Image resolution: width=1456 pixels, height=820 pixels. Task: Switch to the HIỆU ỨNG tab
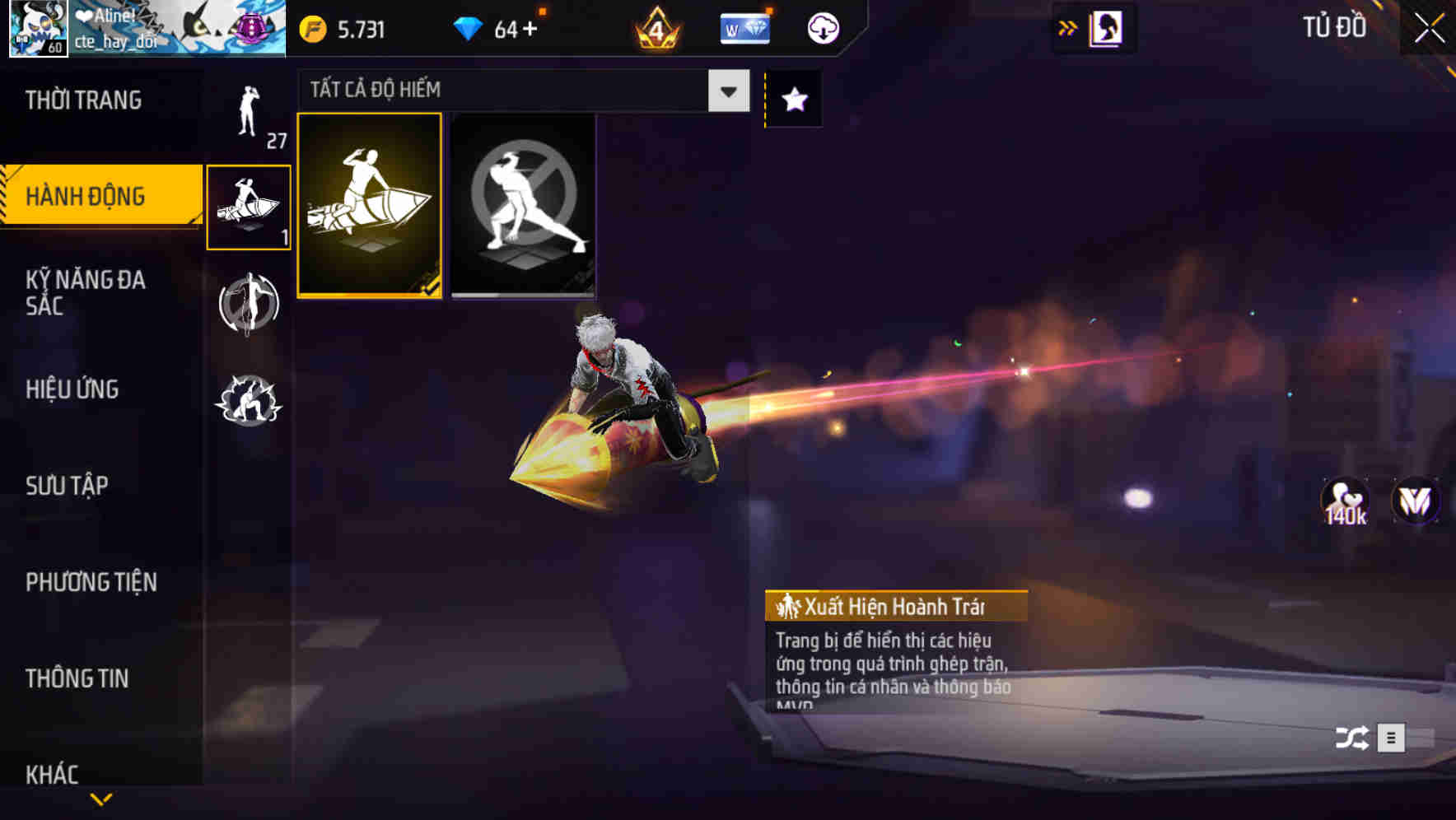pyautogui.click(x=72, y=389)
